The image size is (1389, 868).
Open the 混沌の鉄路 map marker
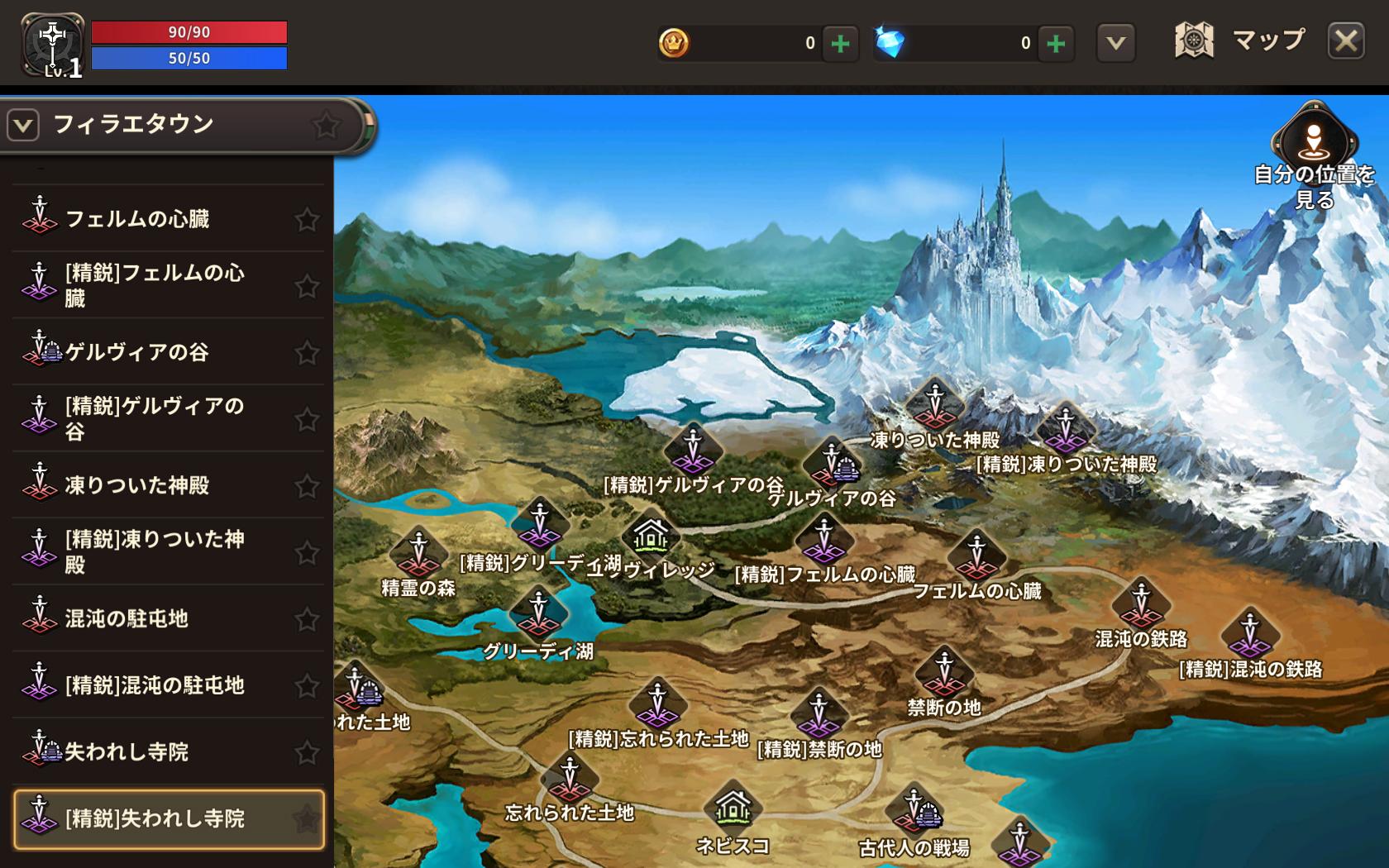1141,603
